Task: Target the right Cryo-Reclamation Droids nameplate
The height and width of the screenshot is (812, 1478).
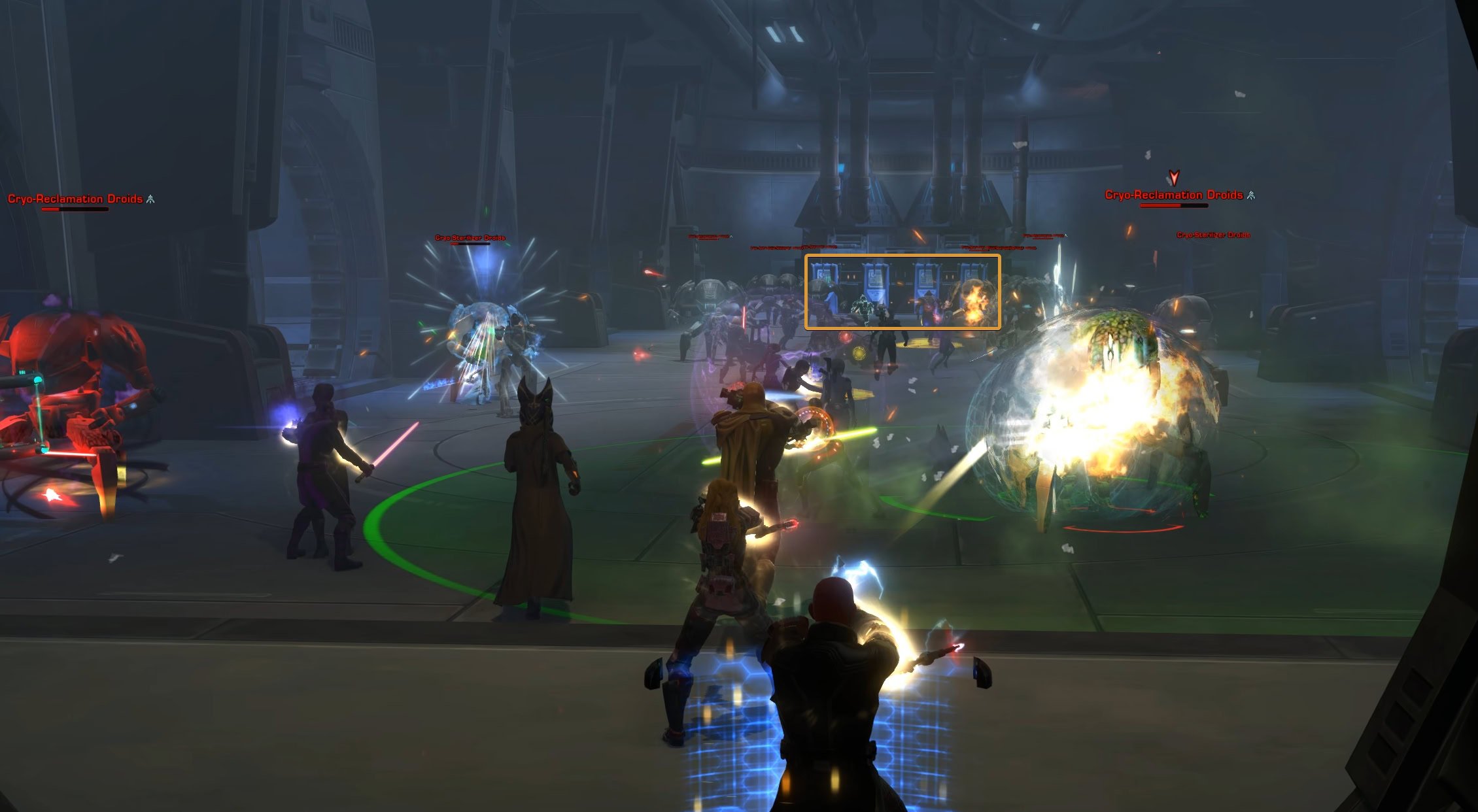Action: tap(1174, 194)
